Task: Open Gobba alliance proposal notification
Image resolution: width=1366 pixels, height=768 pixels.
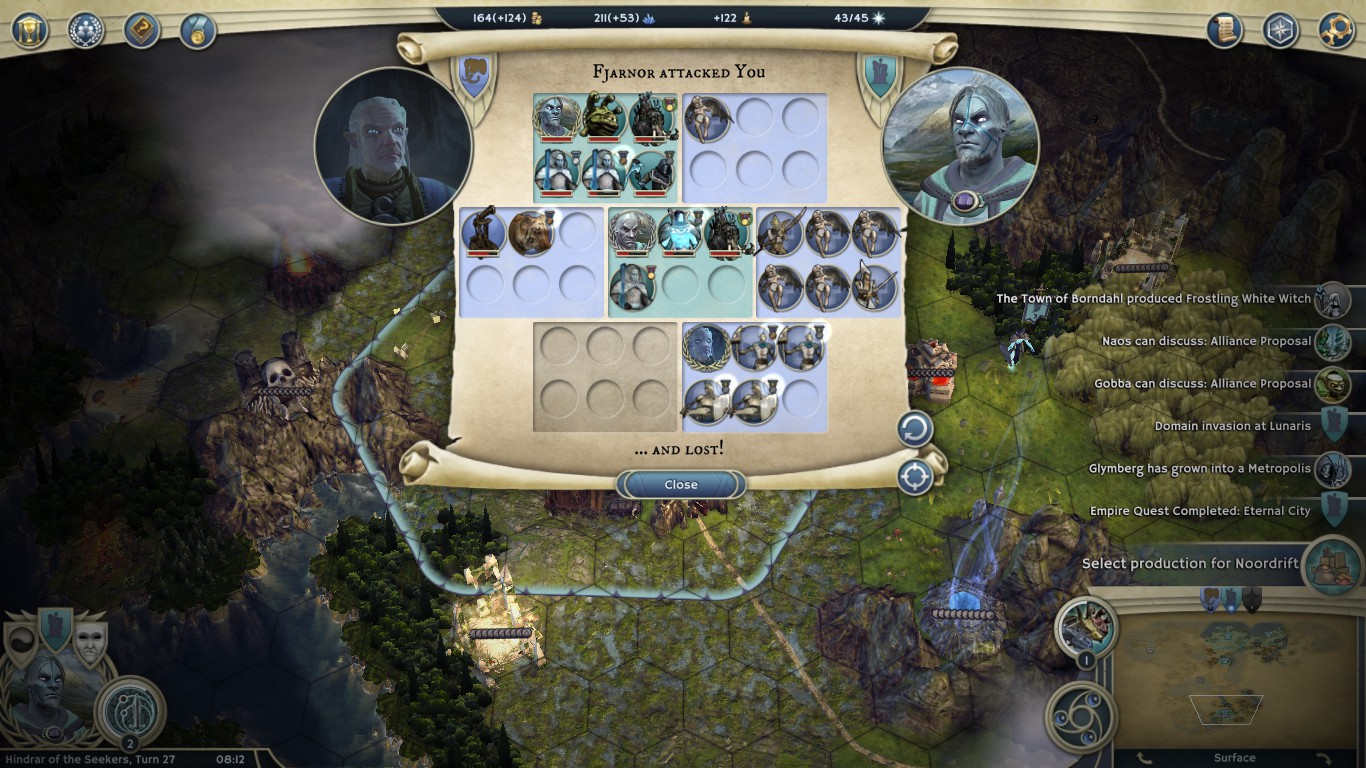Action: pos(1333,384)
